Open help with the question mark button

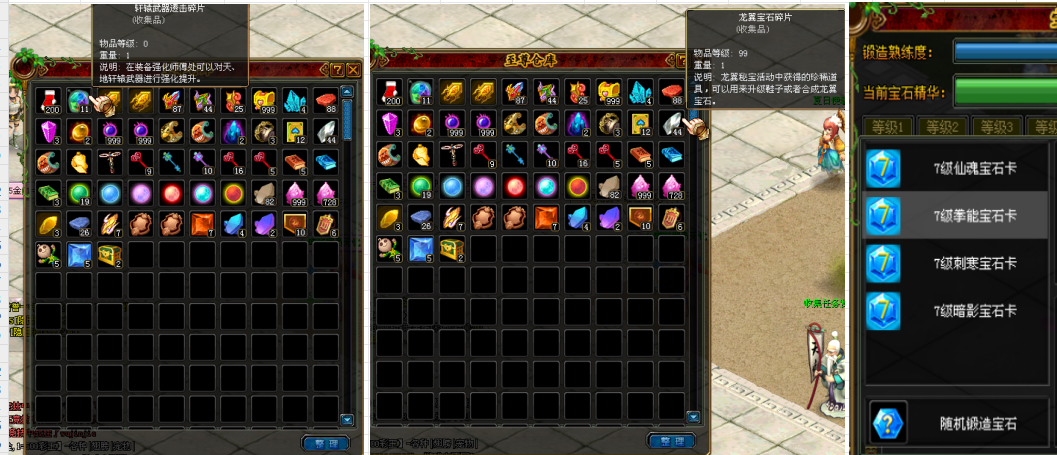(338, 69)
